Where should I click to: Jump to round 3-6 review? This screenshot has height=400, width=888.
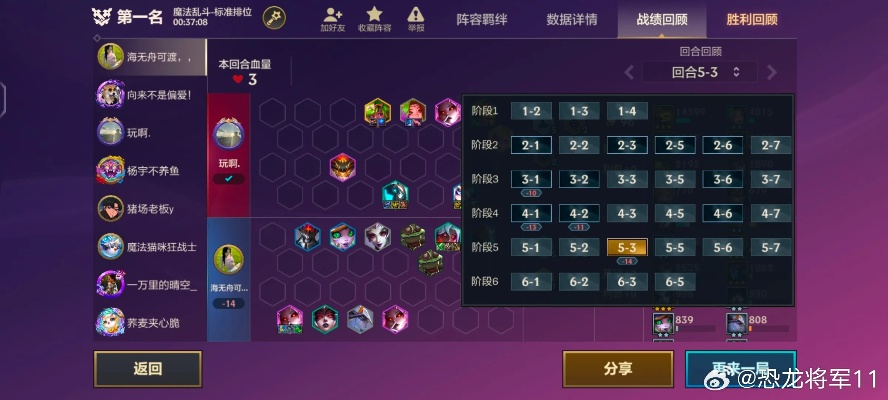coord(723,179)
